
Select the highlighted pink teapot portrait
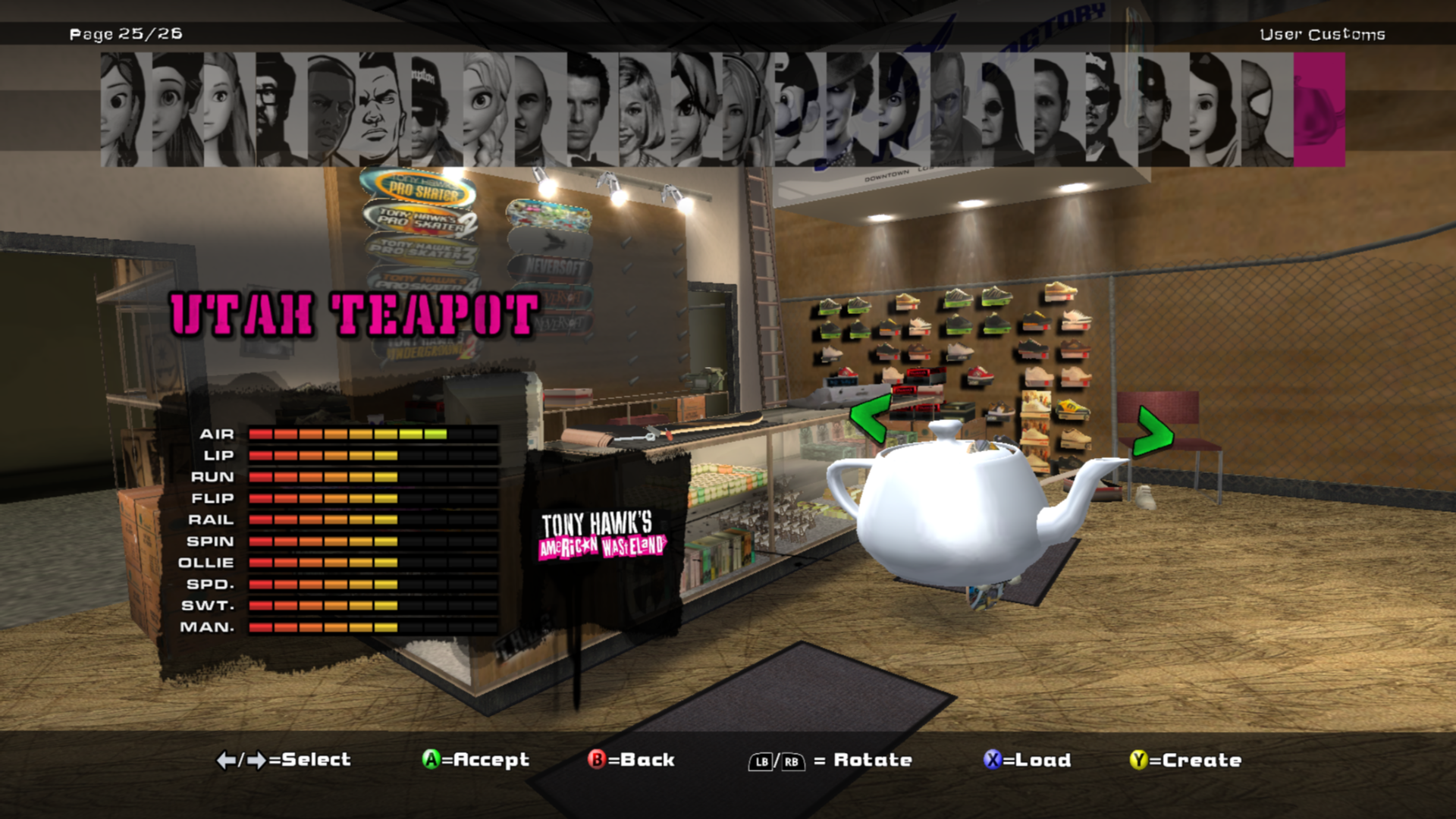(x=1319, y=110)
